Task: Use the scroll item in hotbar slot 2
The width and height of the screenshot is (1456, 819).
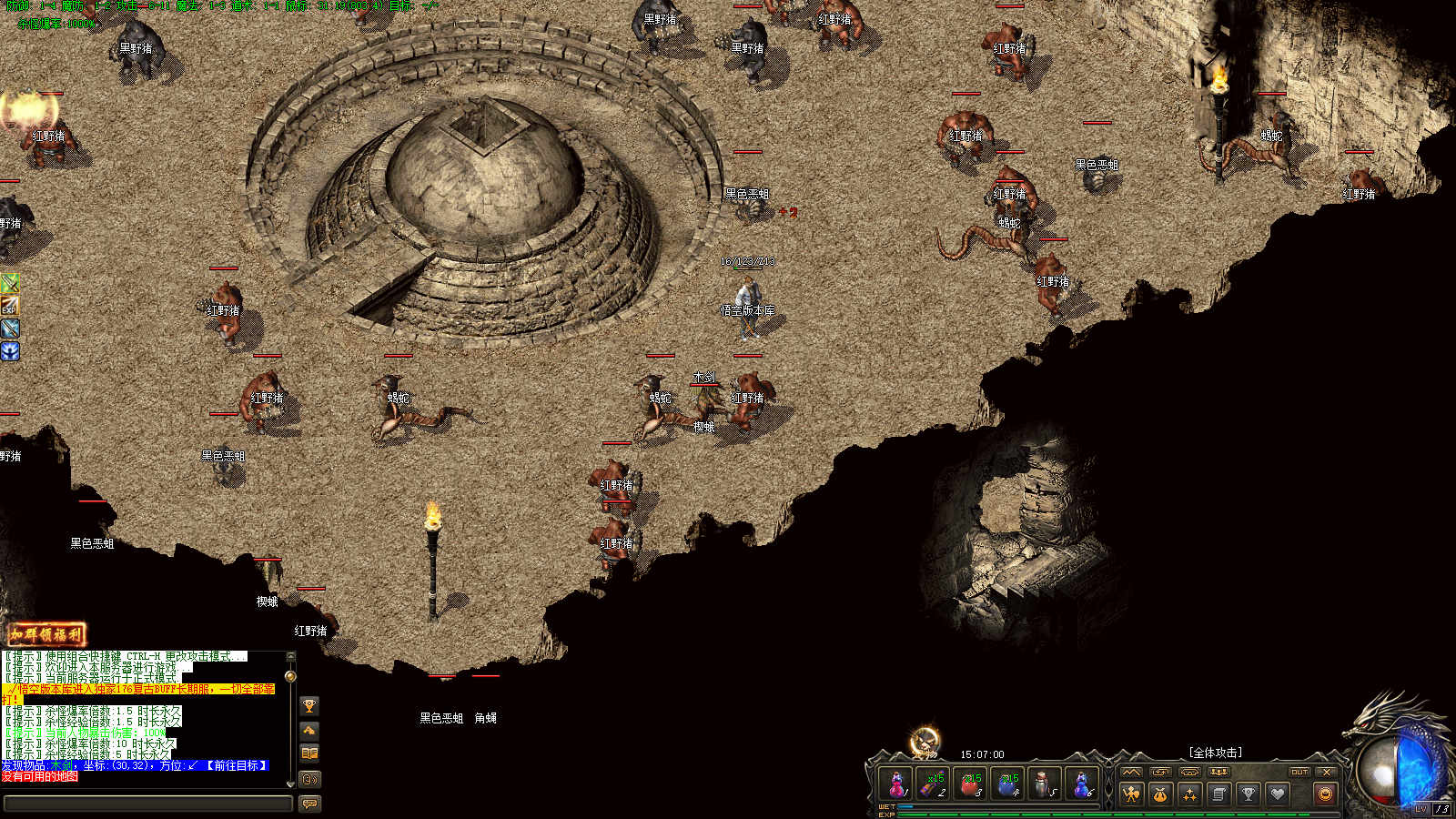Action: point(934,784)
